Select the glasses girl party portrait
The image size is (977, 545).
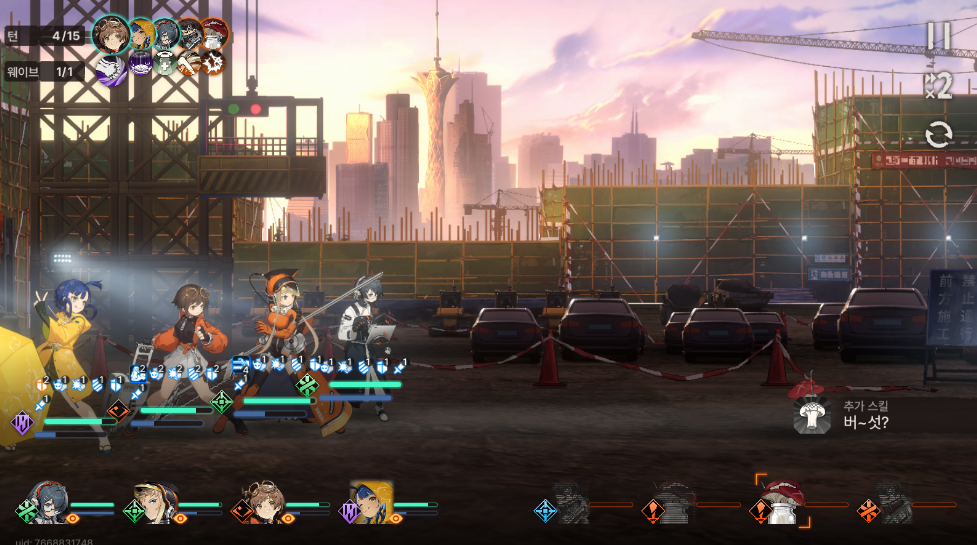49,504
